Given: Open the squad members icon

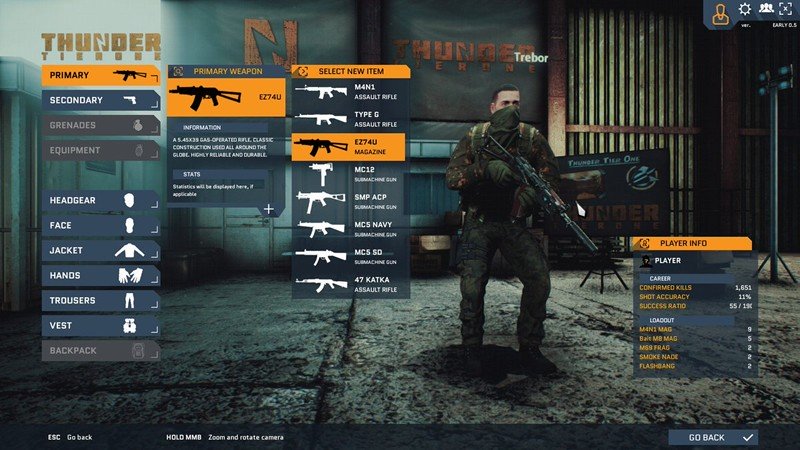Looking at the screenshot, I should point(766,10).
